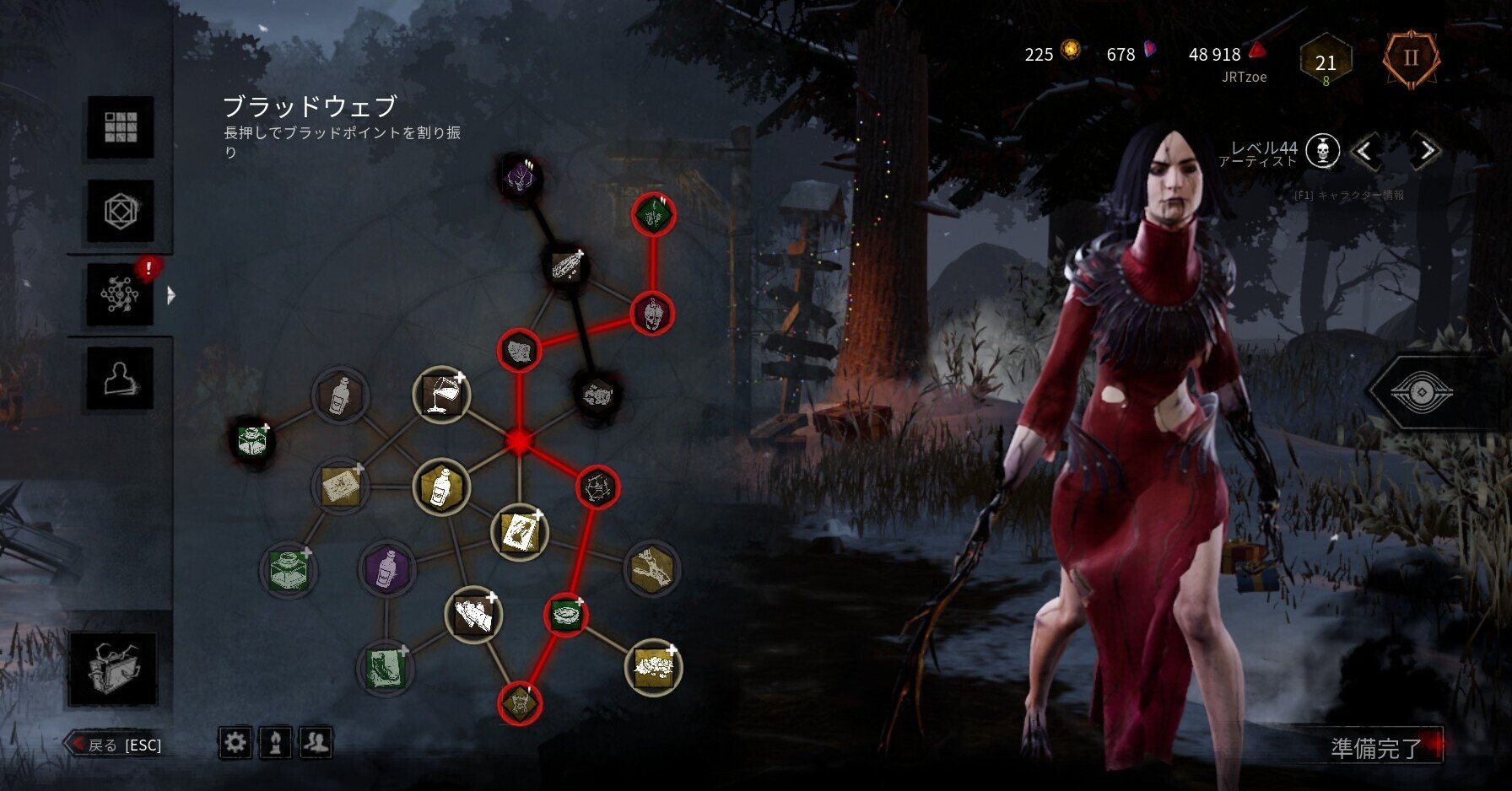The image size is (1512, 791).
Task: Open the settings gear icon
Action: point(235,742)
